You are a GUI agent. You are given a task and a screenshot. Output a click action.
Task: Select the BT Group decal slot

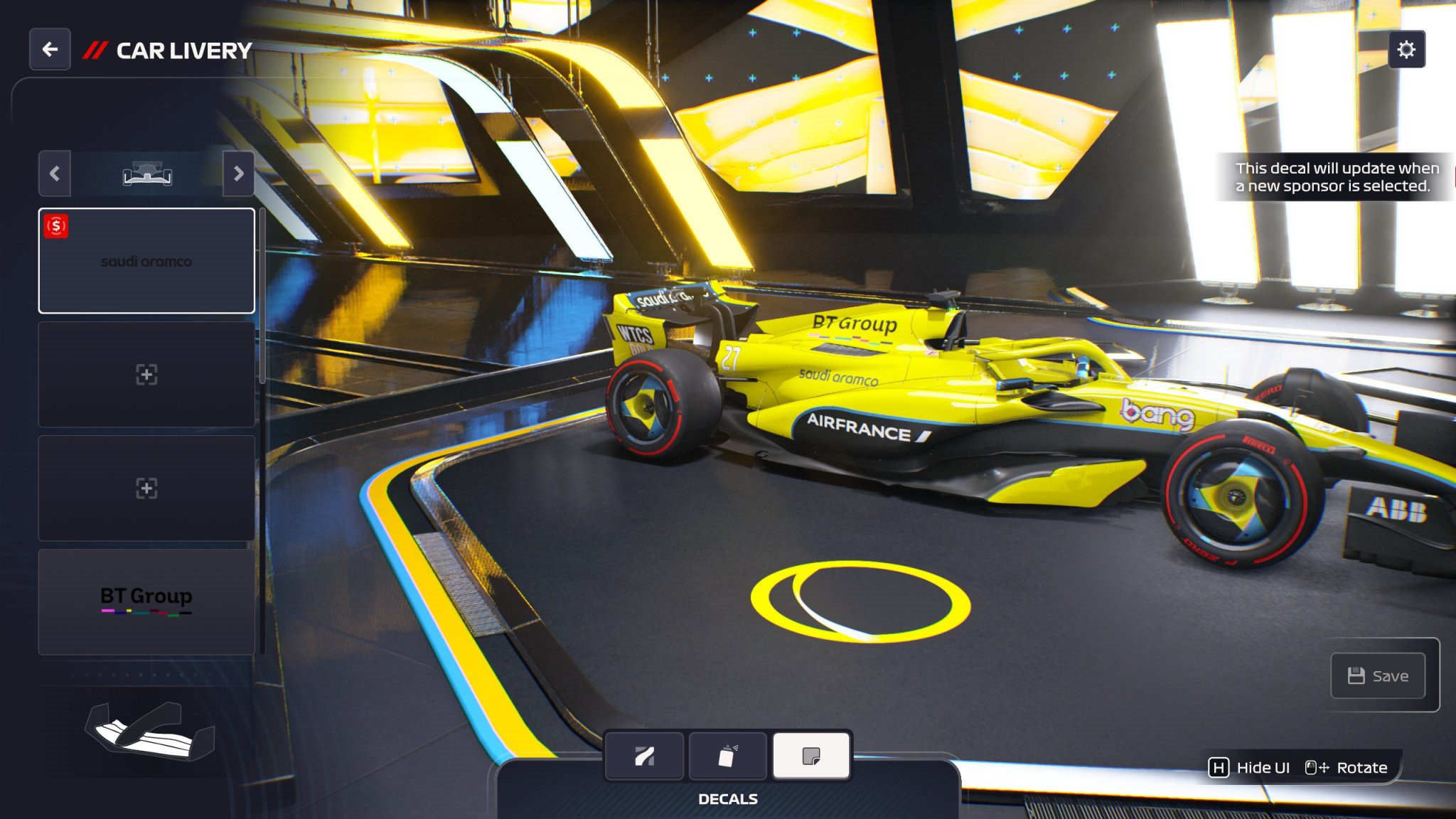point(146,601)
